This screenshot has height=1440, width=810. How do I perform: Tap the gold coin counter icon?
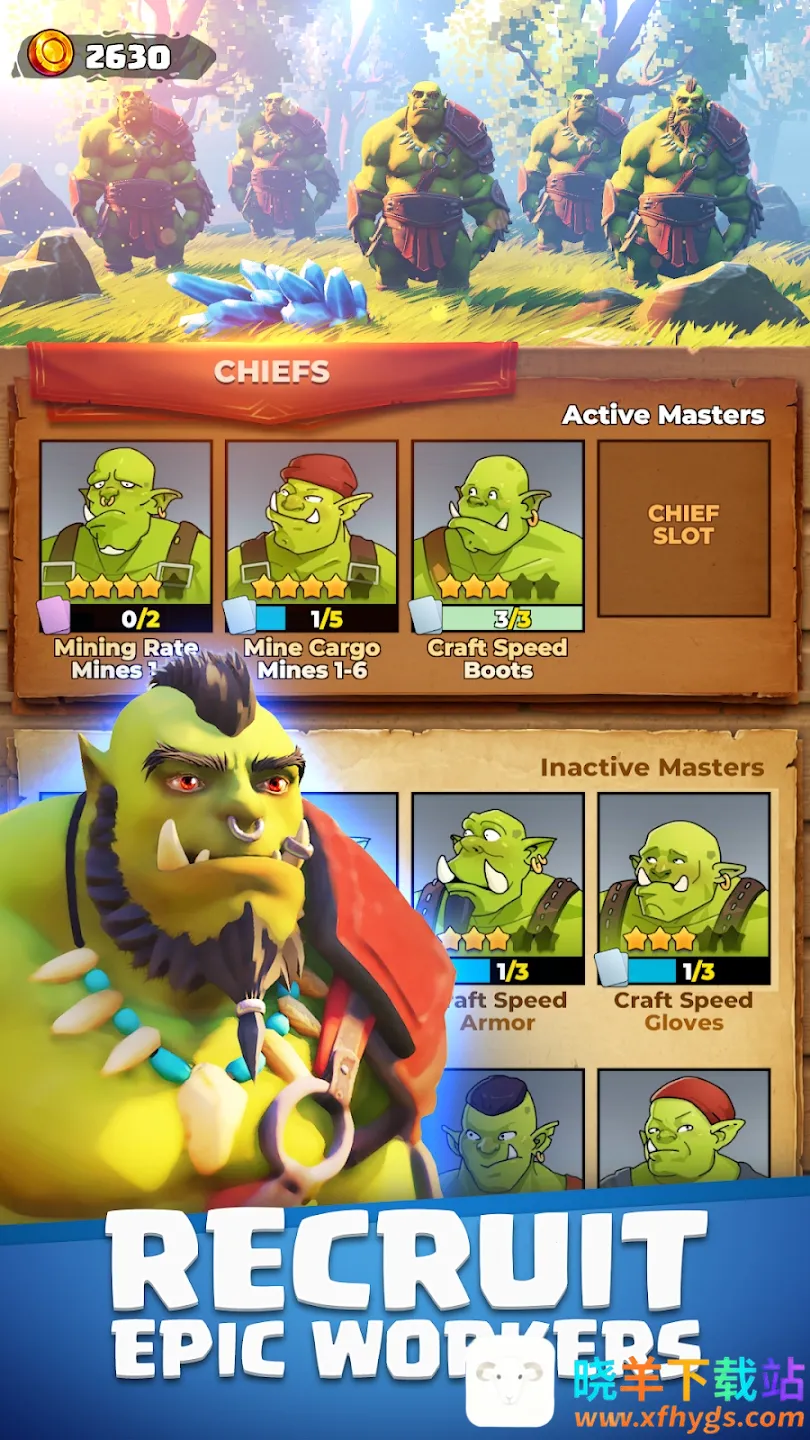click(50, 53)
